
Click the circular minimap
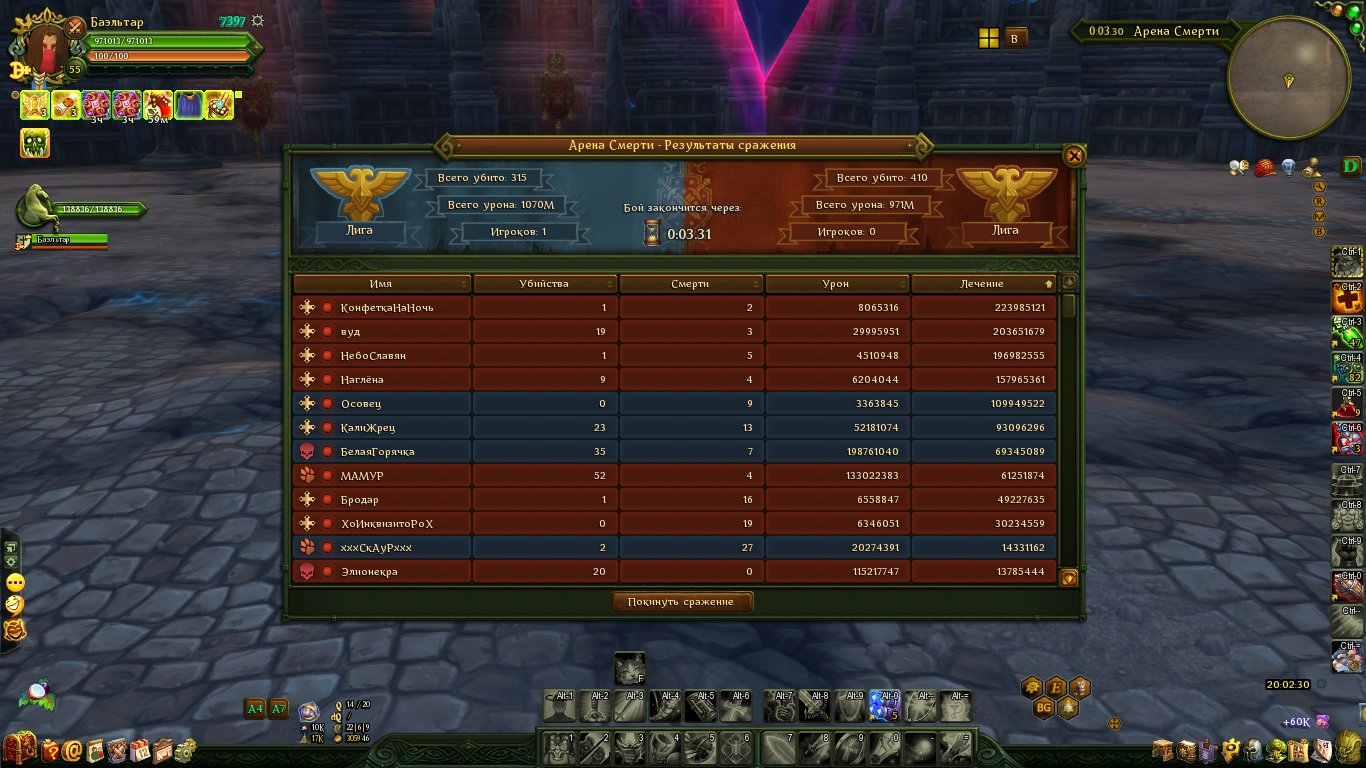click(x=1289, y=79)
